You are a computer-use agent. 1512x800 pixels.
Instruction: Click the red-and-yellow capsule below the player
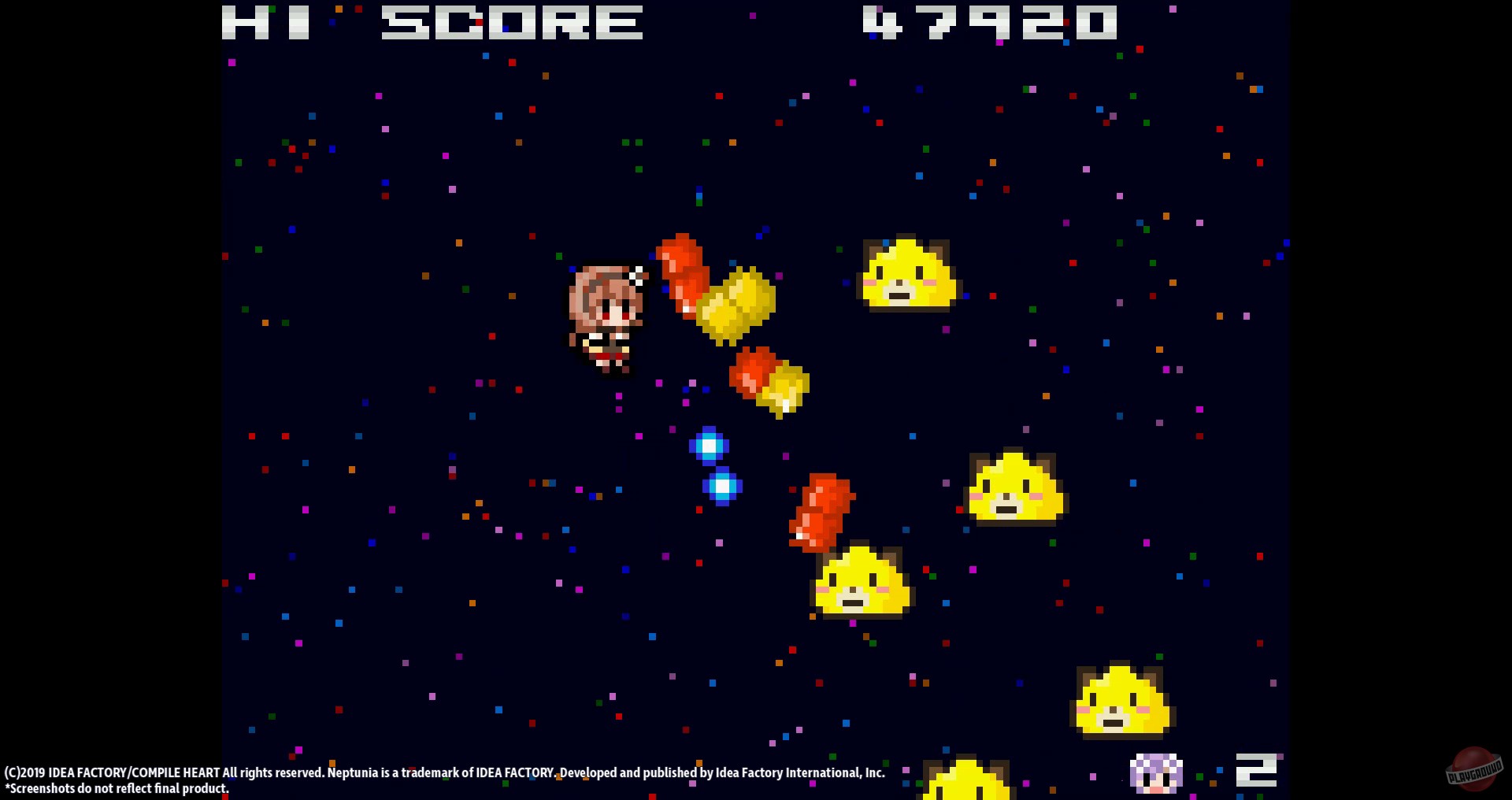(x=768, y=382)
